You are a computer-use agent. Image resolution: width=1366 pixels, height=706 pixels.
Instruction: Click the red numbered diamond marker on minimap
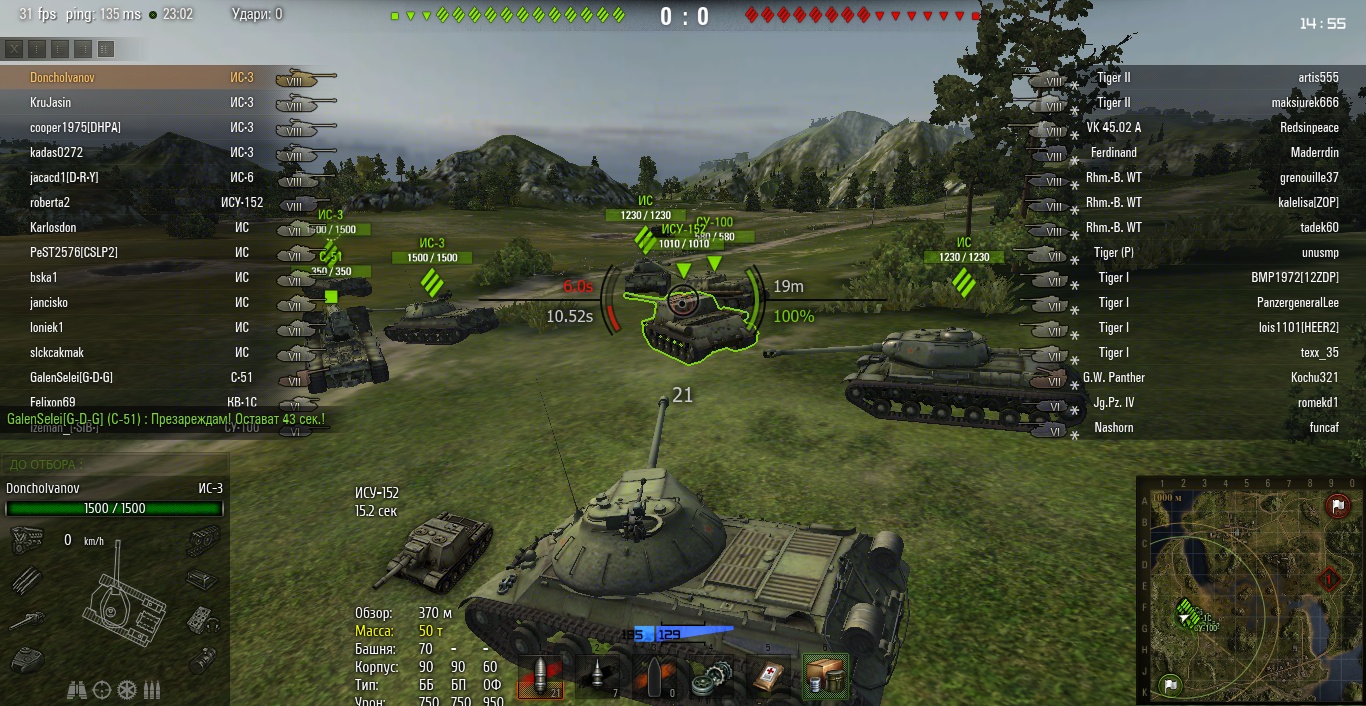tap(1329, 578)
